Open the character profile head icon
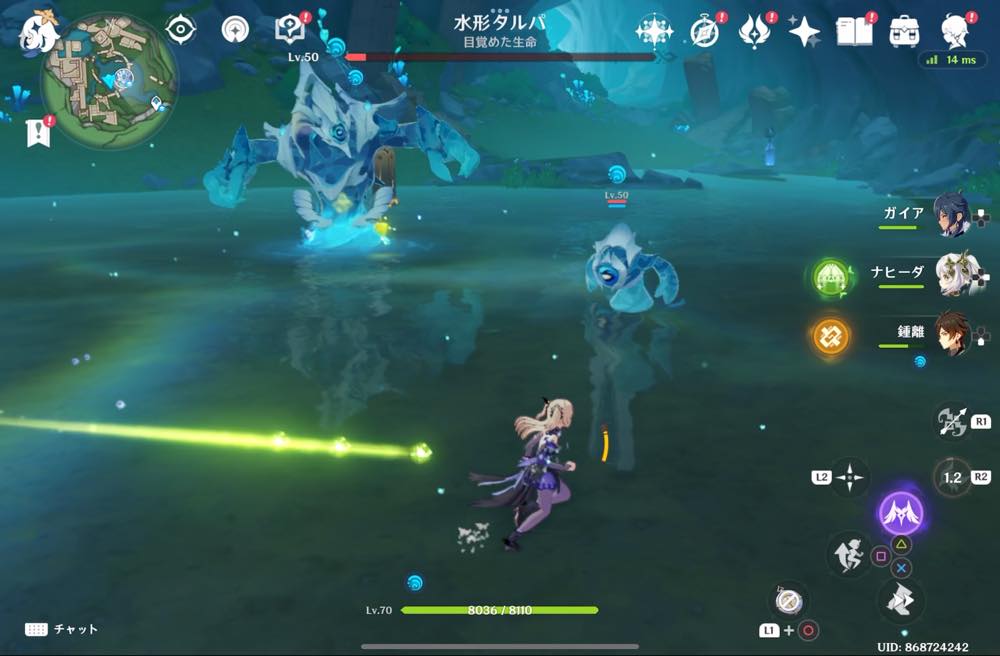1000x656 pixels. click(x=957, y=31)
